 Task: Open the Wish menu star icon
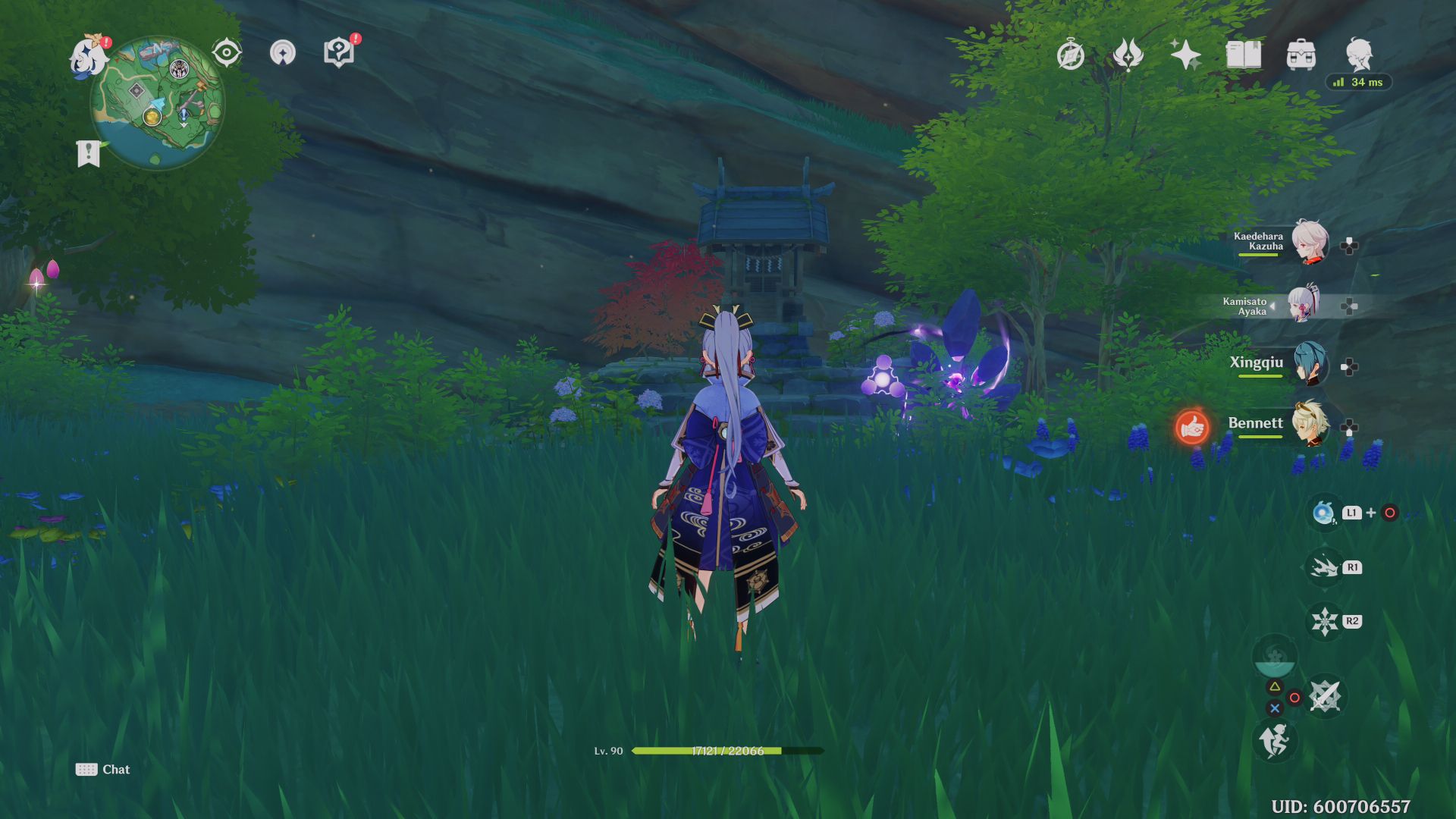click(1188, 53)
